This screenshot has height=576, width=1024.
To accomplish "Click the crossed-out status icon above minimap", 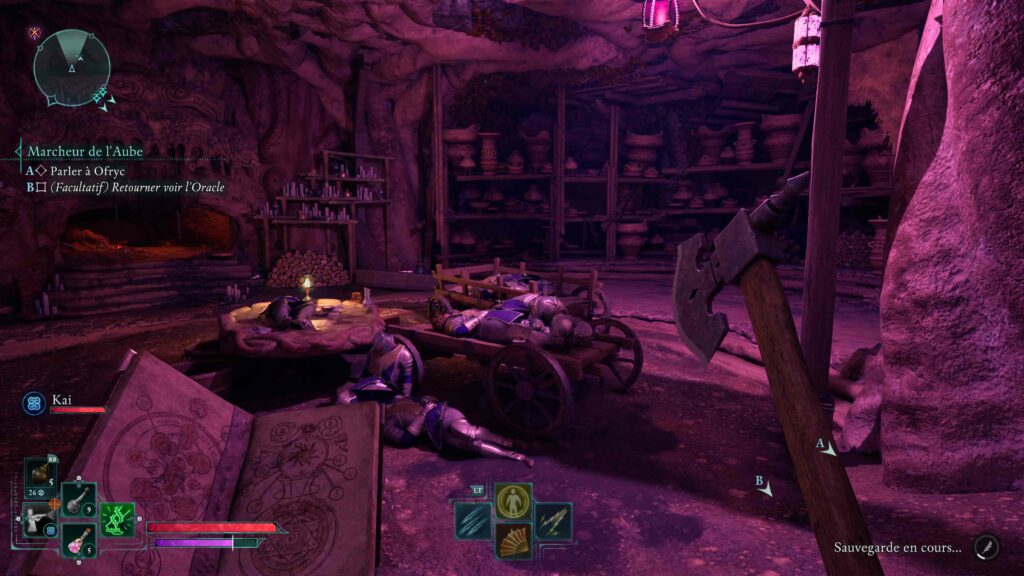I will 36,33.
